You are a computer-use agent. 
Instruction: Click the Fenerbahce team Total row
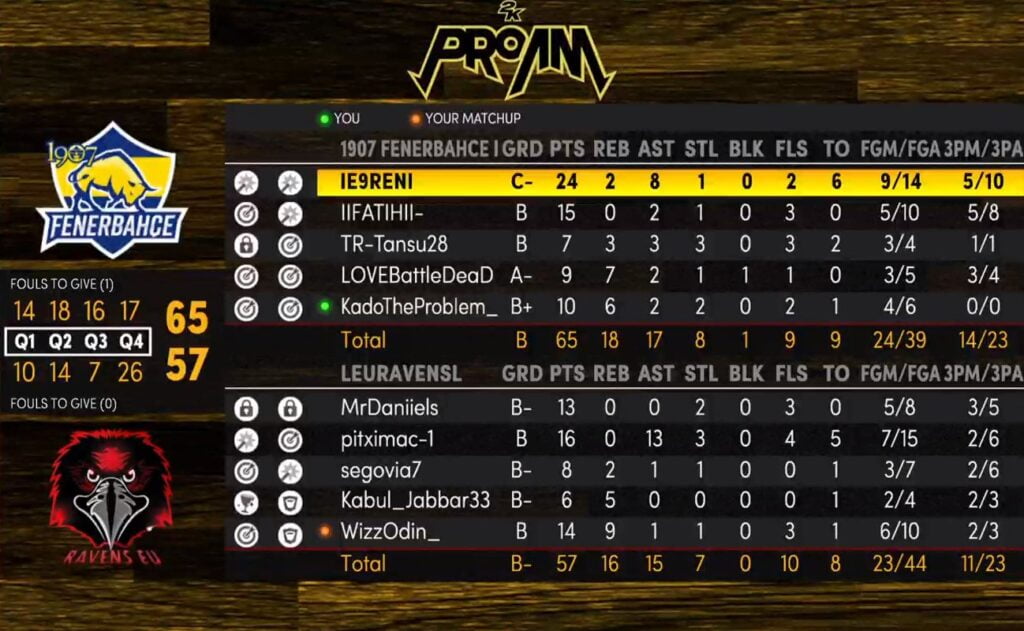pos(620,340)
